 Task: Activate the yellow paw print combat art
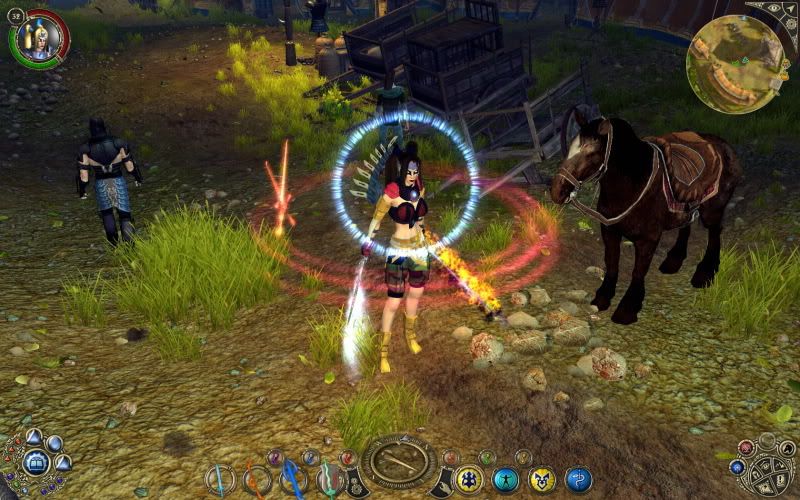pos(470,480)
